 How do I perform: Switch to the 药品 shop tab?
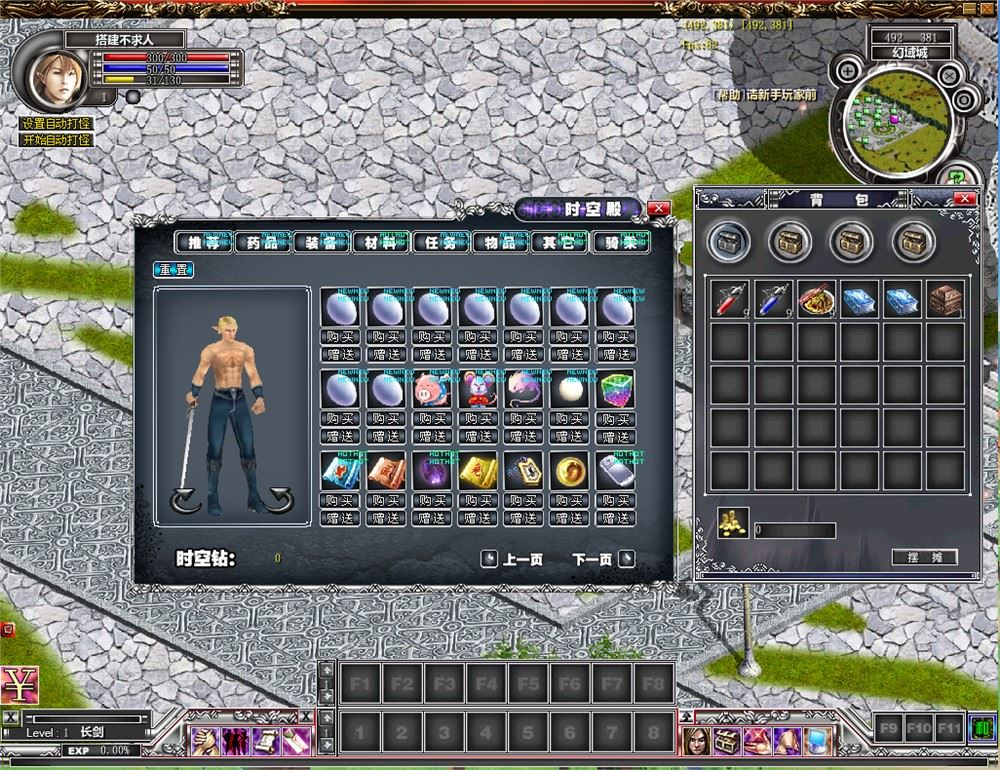pos(263,242)
